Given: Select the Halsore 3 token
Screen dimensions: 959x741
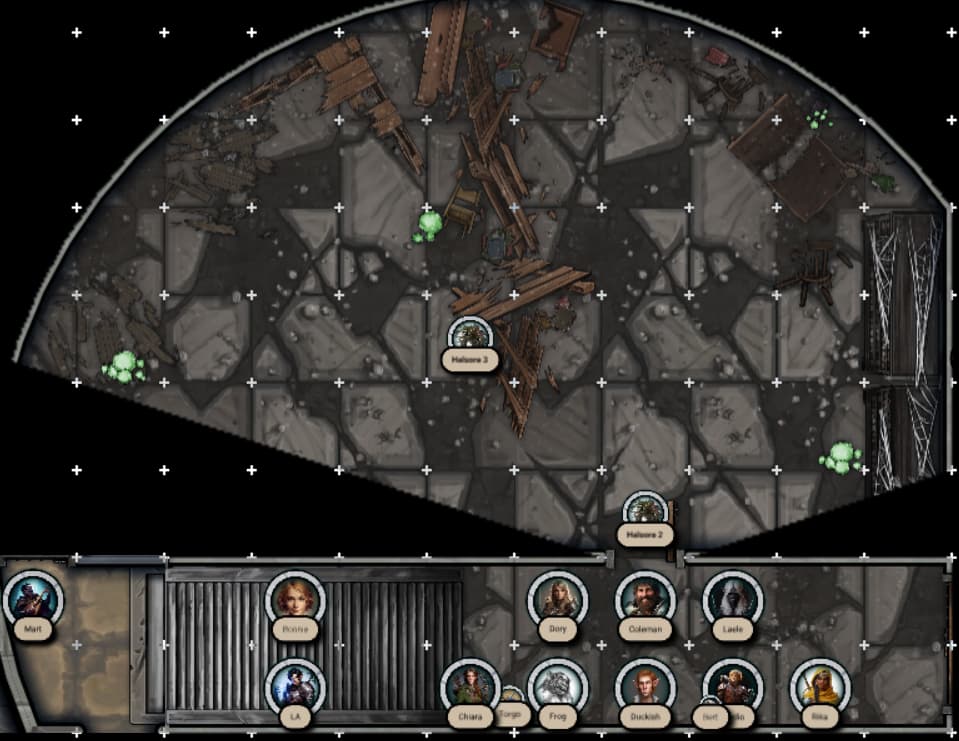Looking at the screenshot, I should point(469,337).
